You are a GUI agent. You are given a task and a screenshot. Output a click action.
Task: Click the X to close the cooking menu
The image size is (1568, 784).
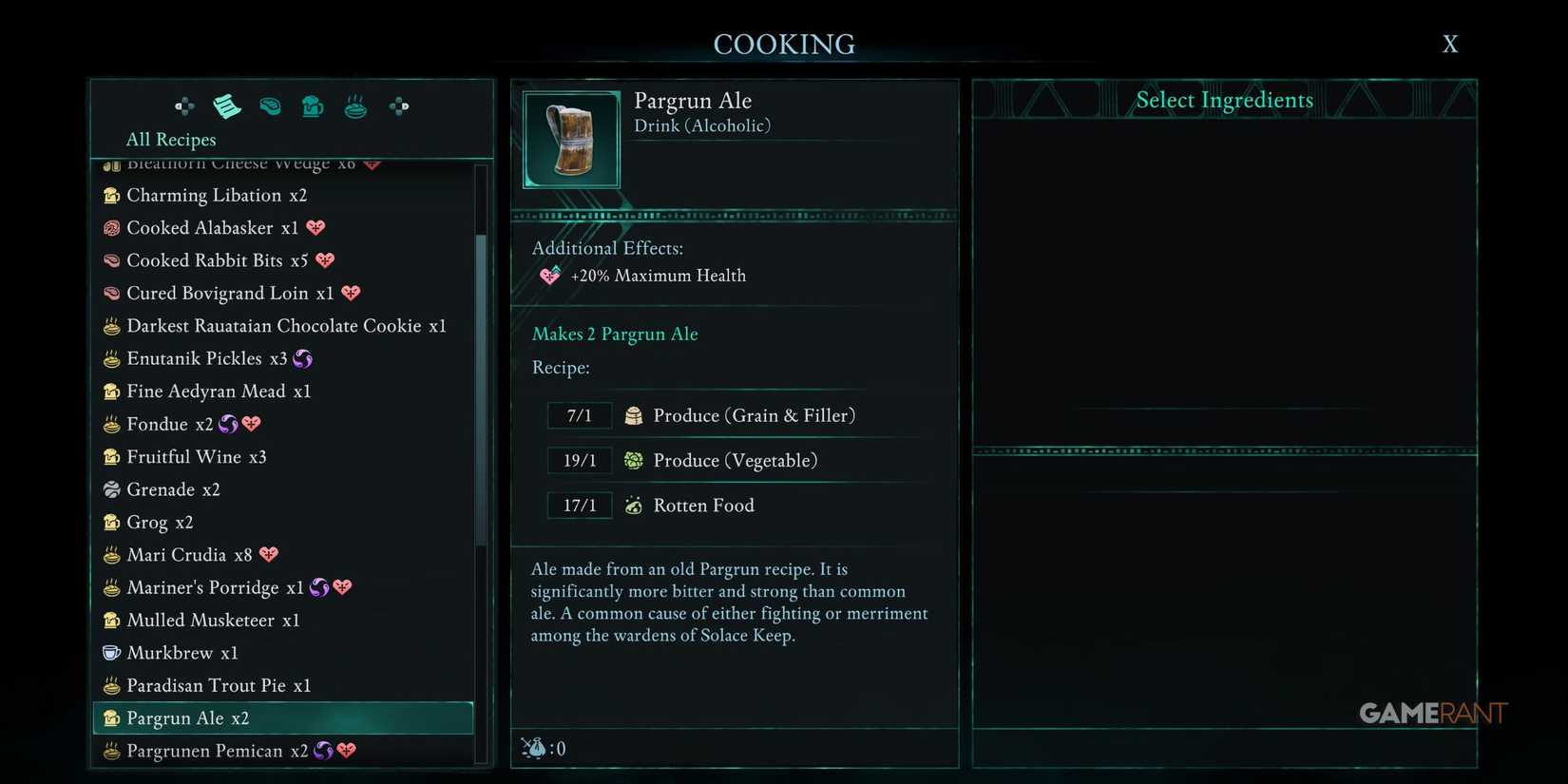coord(1449,44)
